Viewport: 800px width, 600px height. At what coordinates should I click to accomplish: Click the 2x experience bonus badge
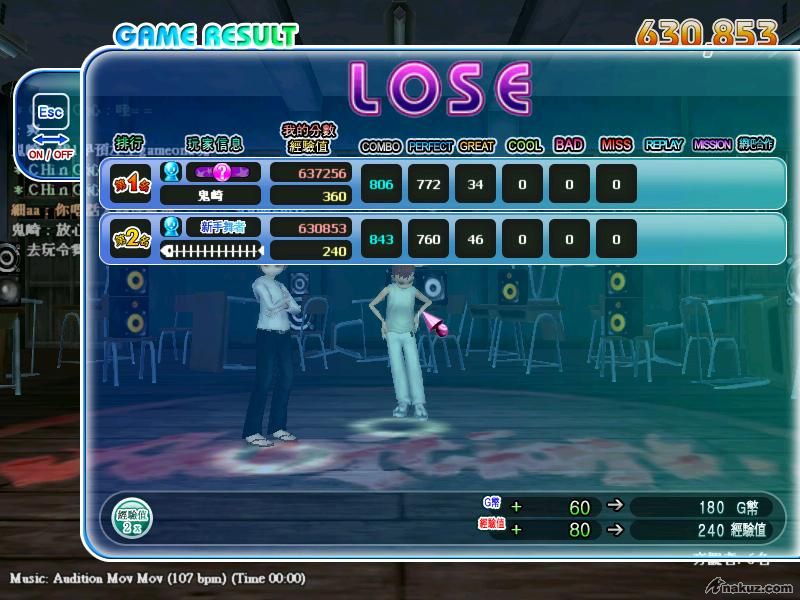132,517
